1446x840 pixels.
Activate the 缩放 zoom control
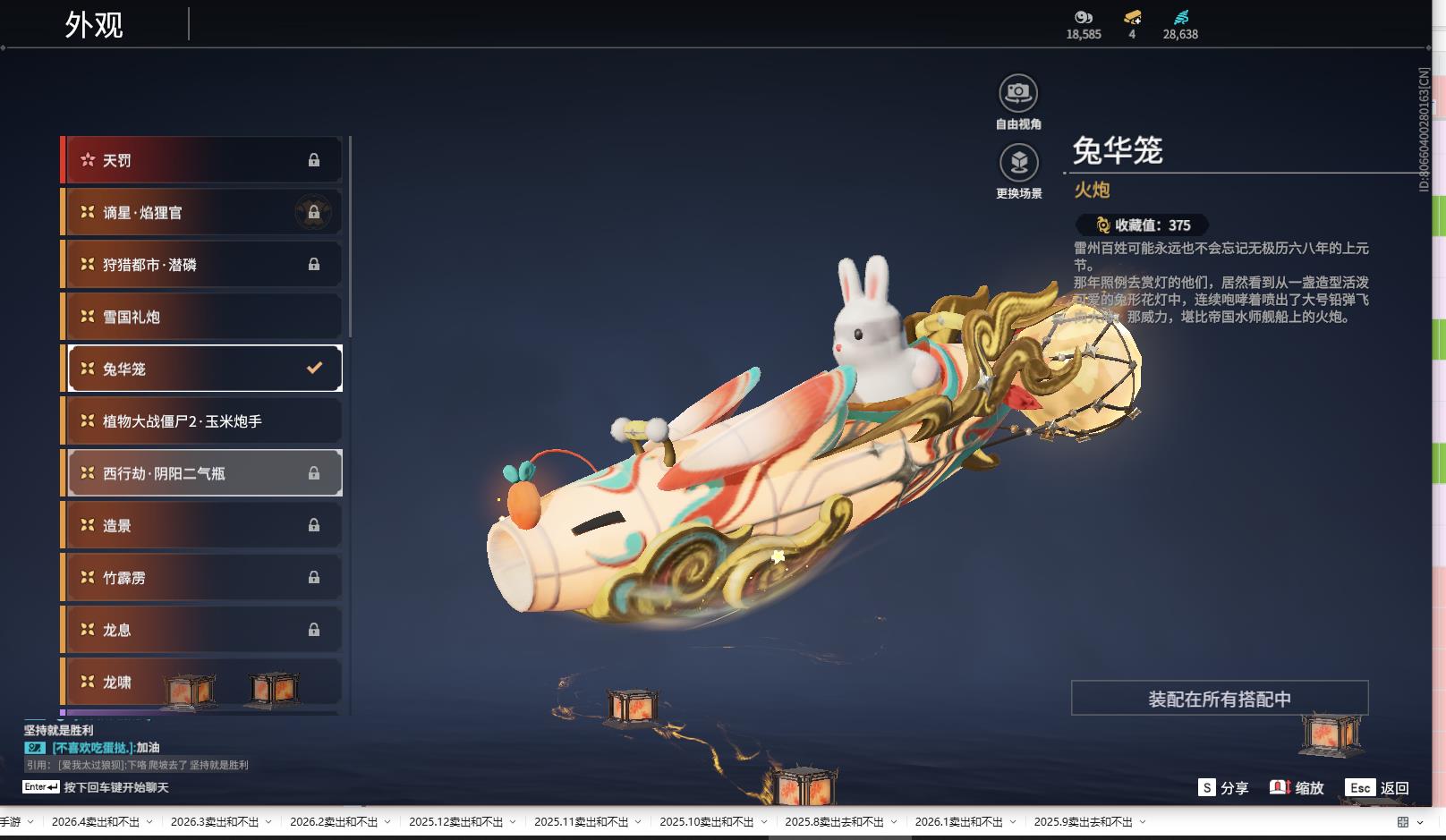1297,788
